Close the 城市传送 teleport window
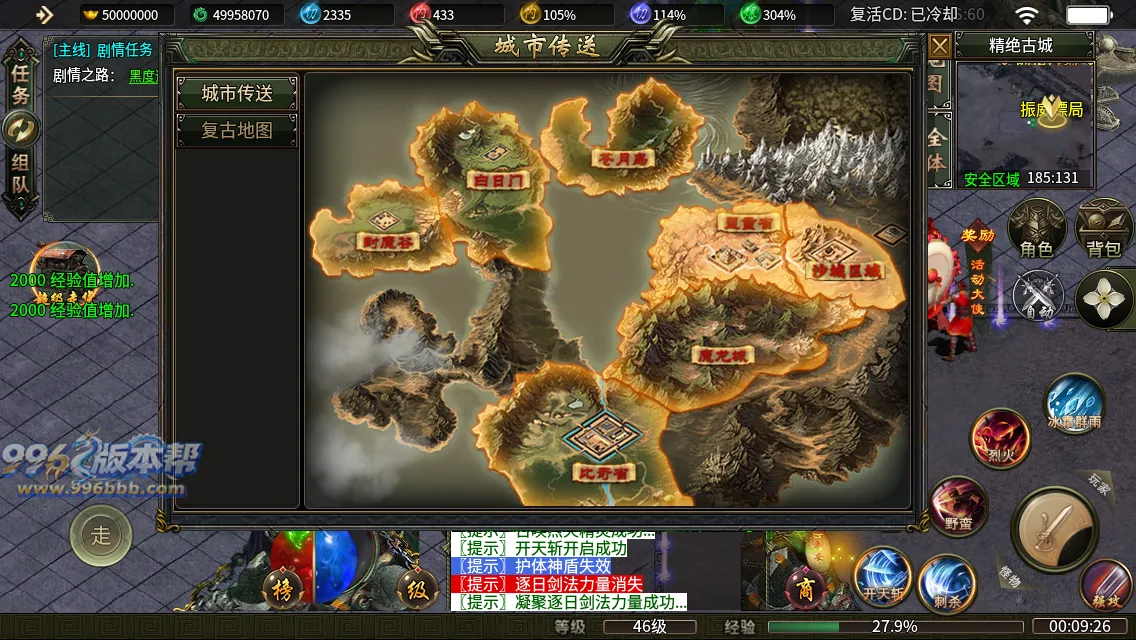 (939, 46)
